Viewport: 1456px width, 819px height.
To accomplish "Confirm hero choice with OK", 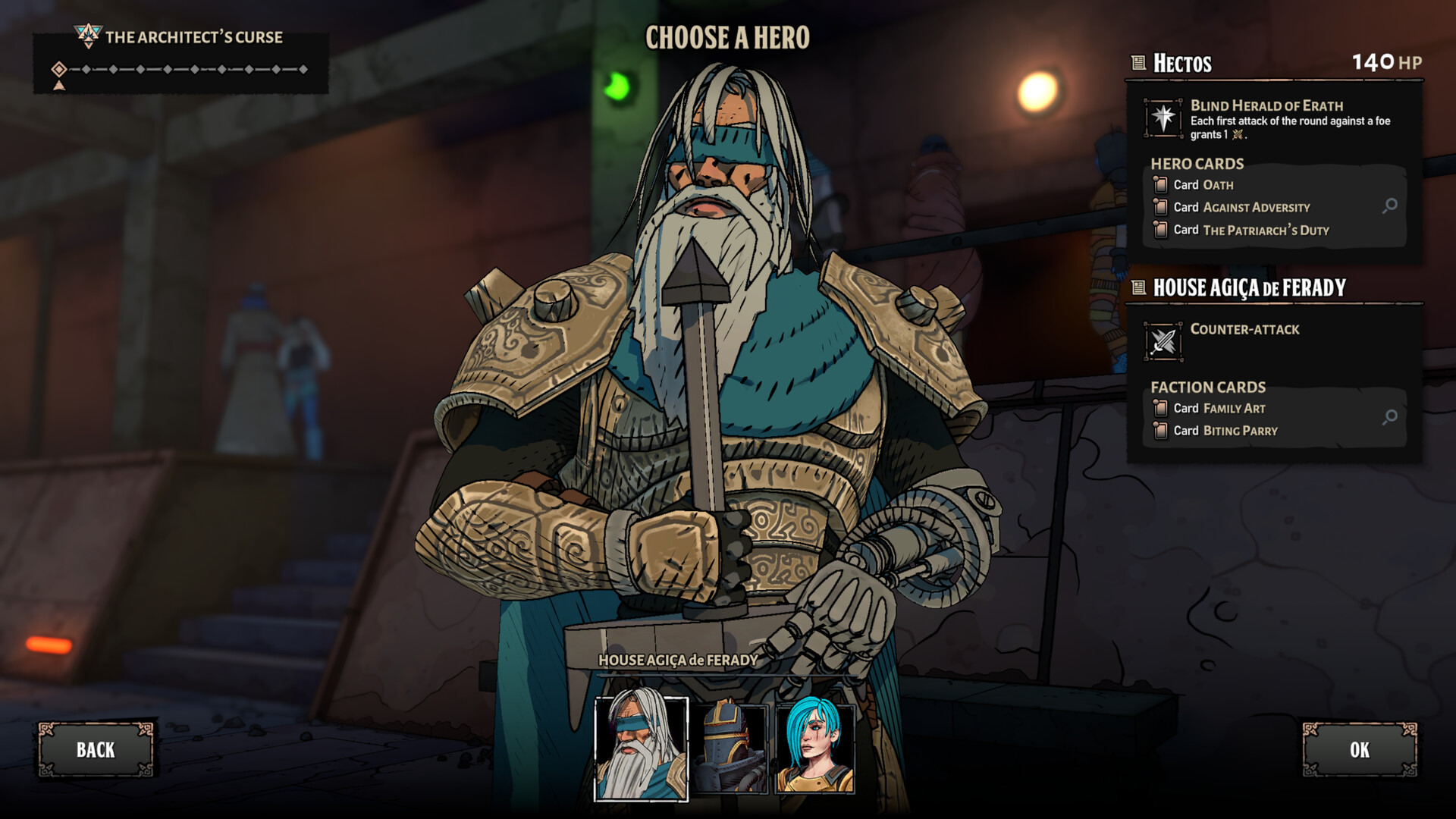I will click(x=1360, y=751).
